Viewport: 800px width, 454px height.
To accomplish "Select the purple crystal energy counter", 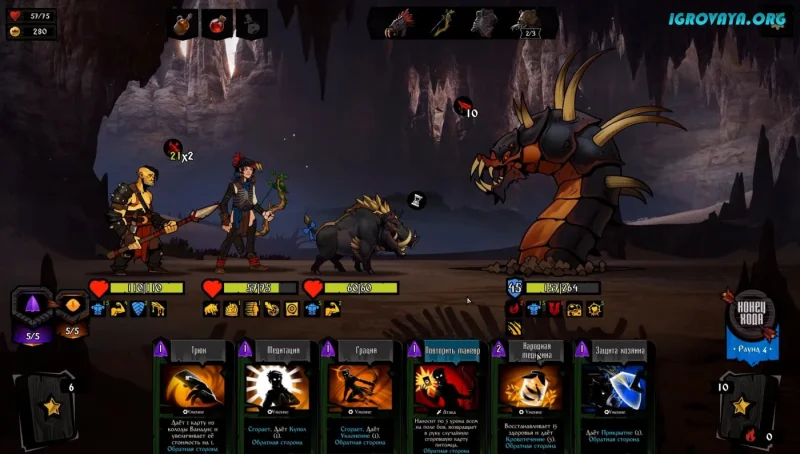I will click(x=31, y=307).
